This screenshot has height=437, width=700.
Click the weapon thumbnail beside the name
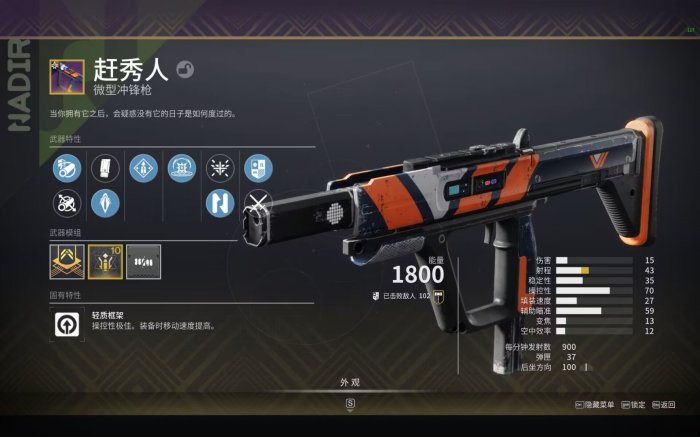click(x=67, y=76)
